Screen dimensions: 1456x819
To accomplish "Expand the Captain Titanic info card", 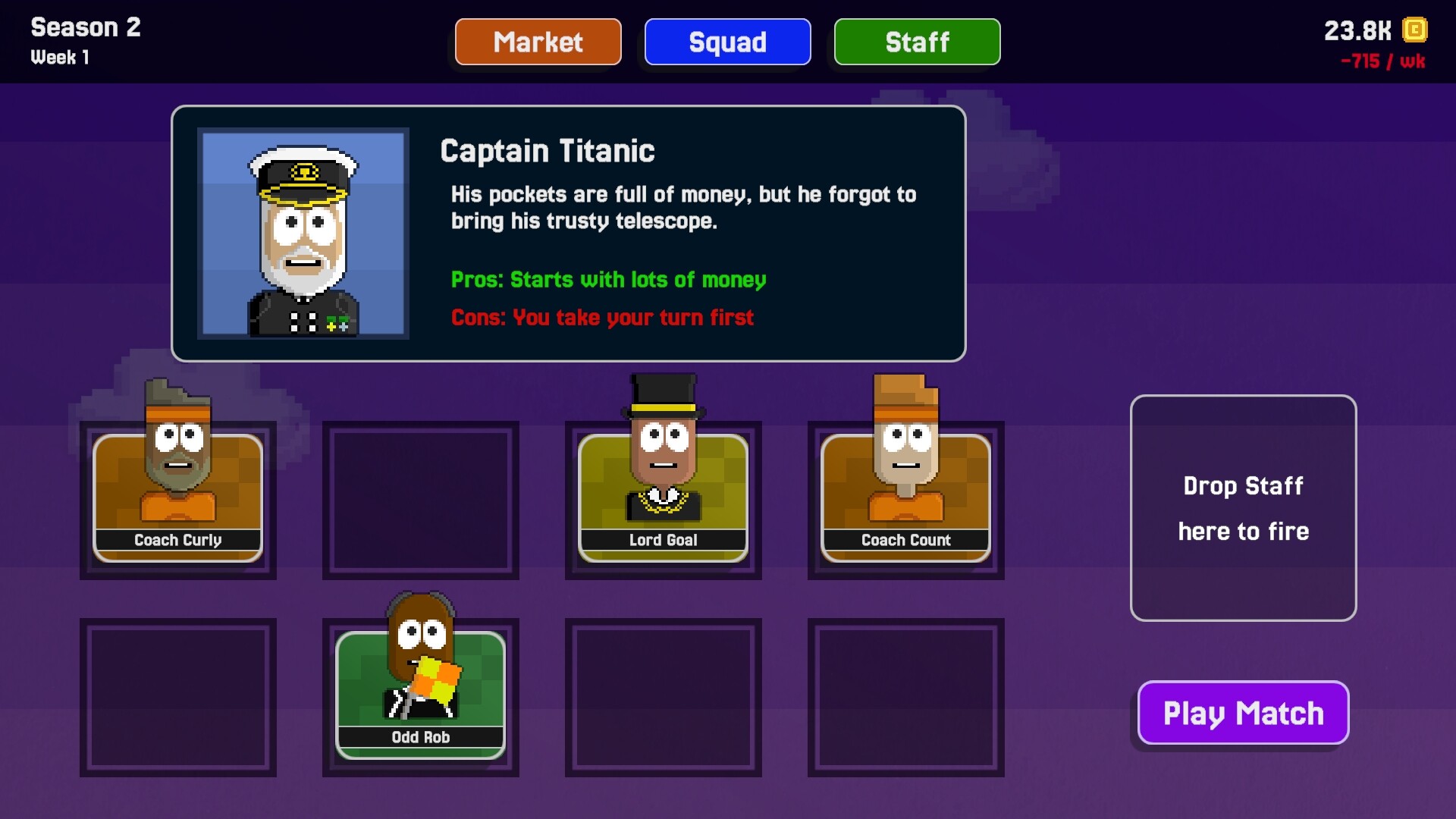I will coord(569,233).
